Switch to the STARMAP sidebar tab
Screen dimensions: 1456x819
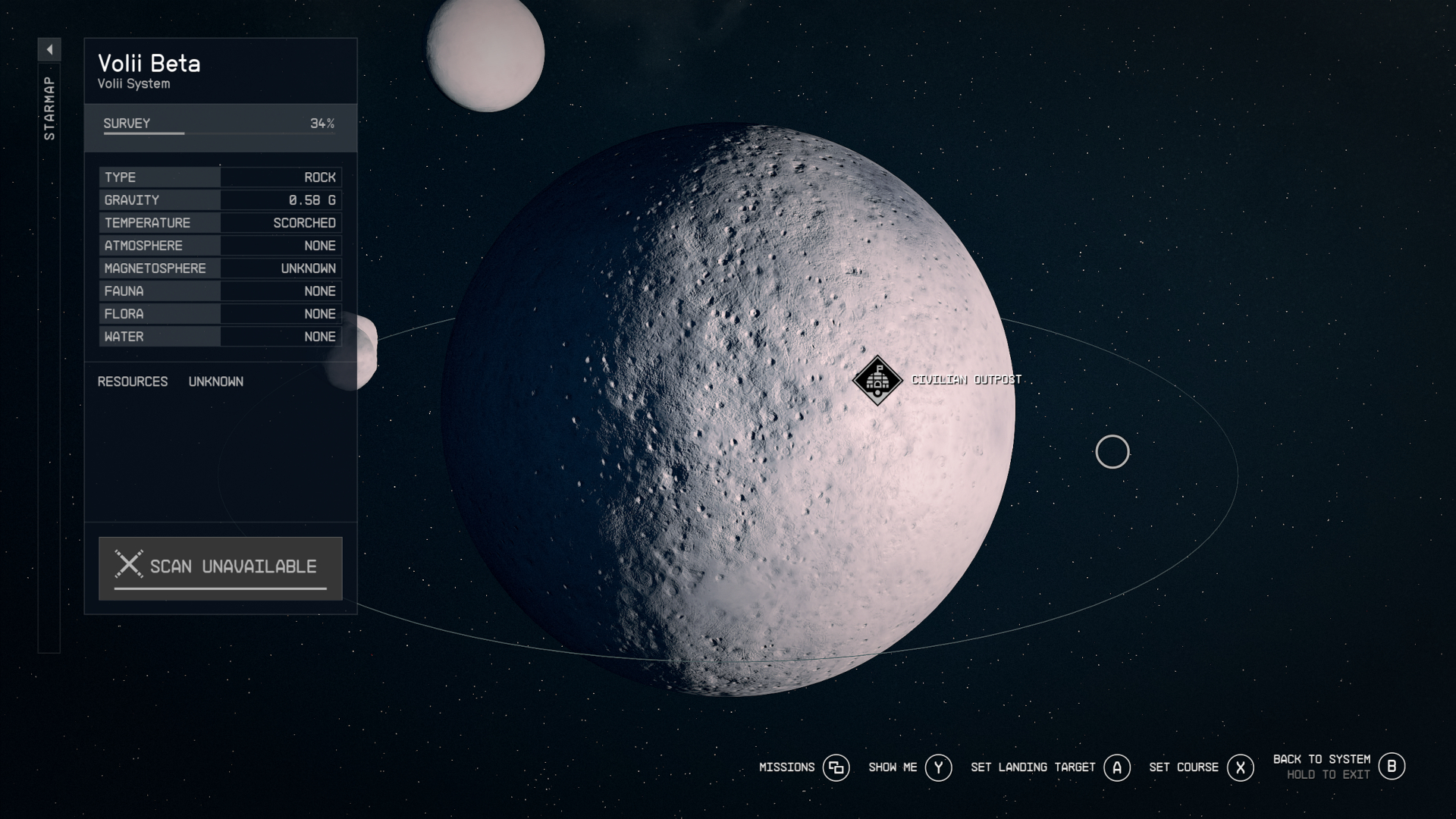(x=49, y=106)
